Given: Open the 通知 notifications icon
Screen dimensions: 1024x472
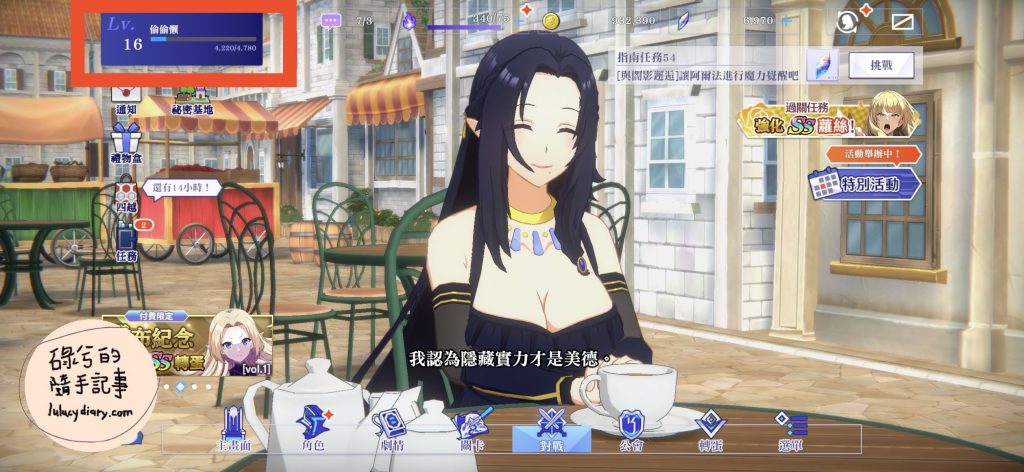Looking at the screenshot, I should [127, 98].
